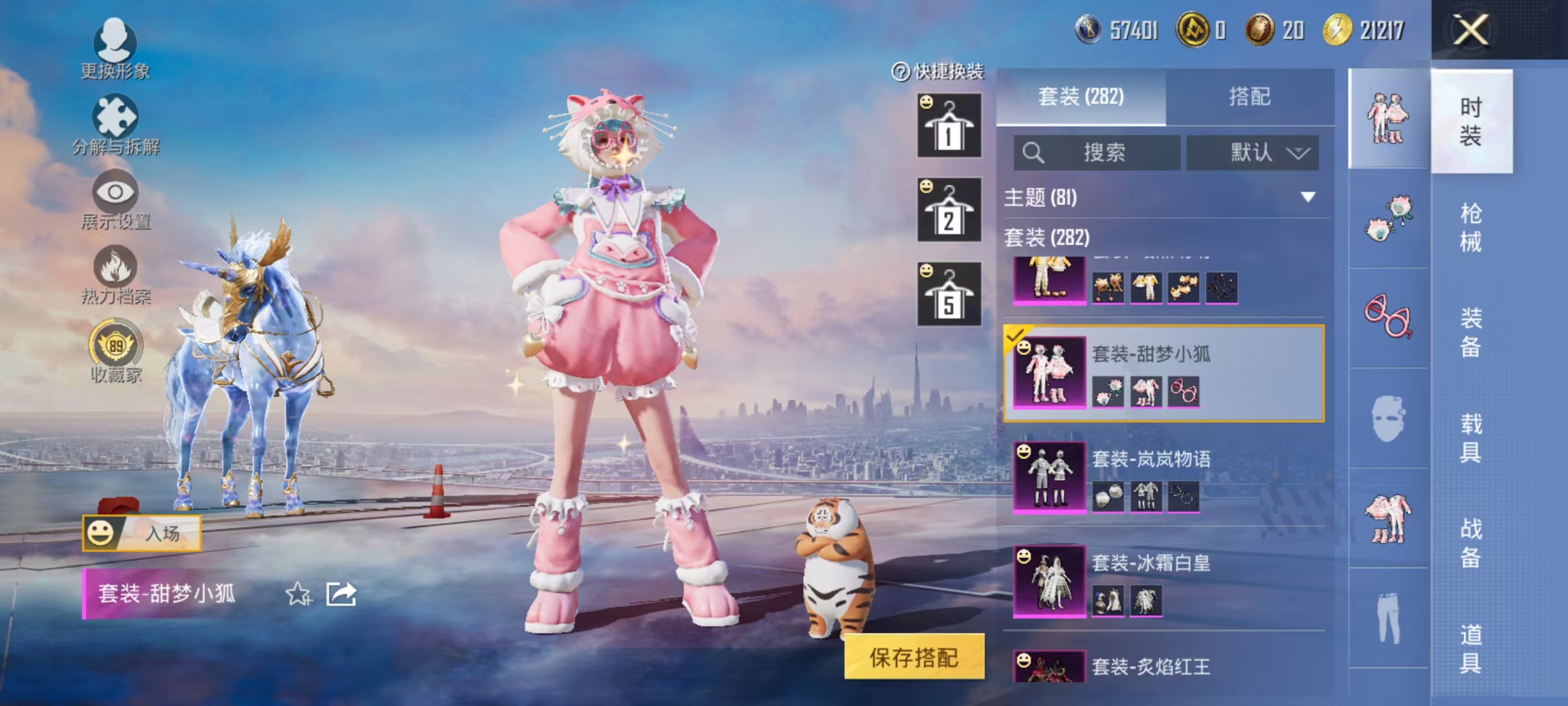Select quick-change wardrobe slot 2
Screen dimensions: 1568x706
click(949, 210)
